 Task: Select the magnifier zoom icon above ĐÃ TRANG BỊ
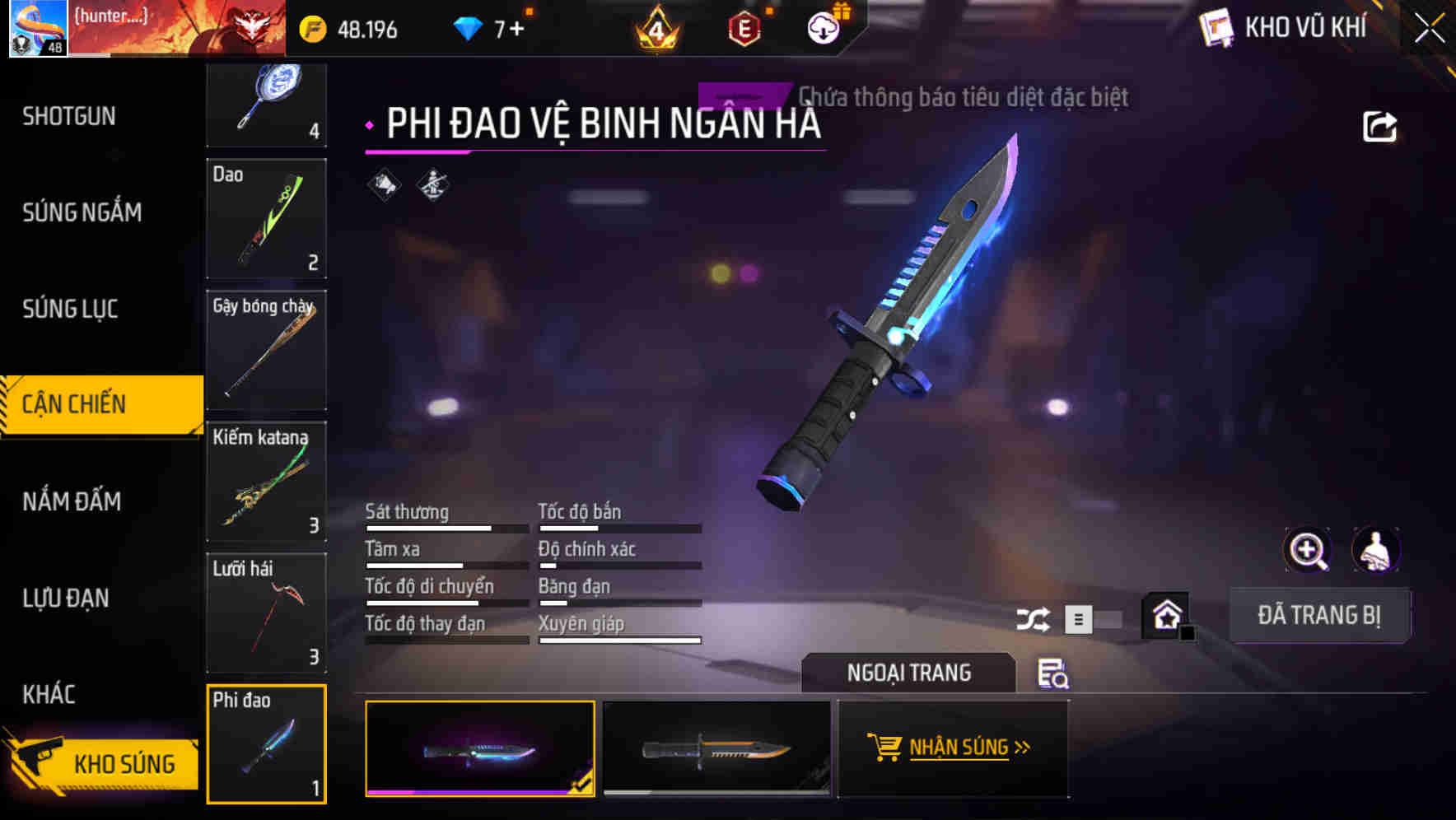[1309, 550]
